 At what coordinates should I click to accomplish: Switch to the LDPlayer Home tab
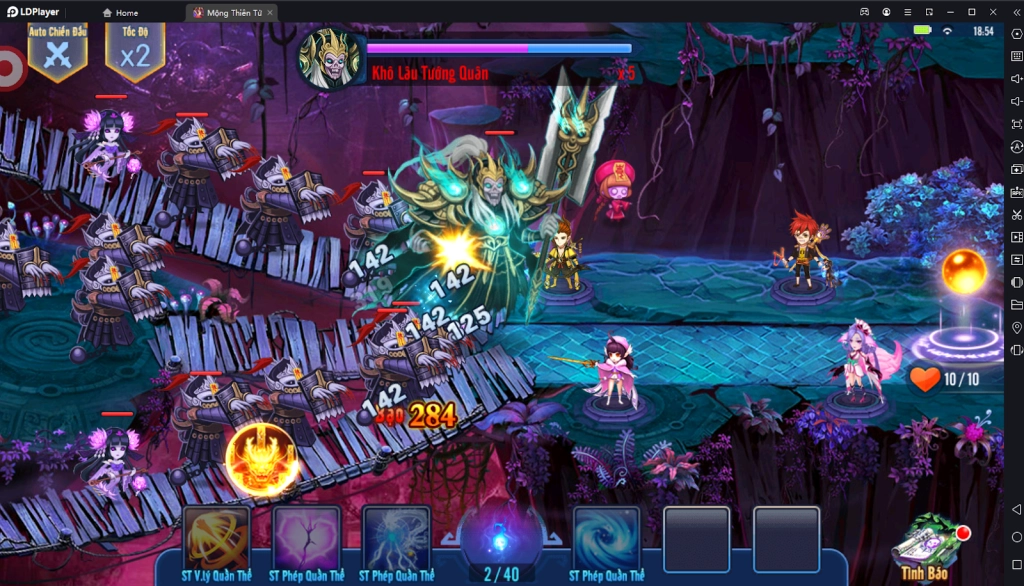coord(120,13)
